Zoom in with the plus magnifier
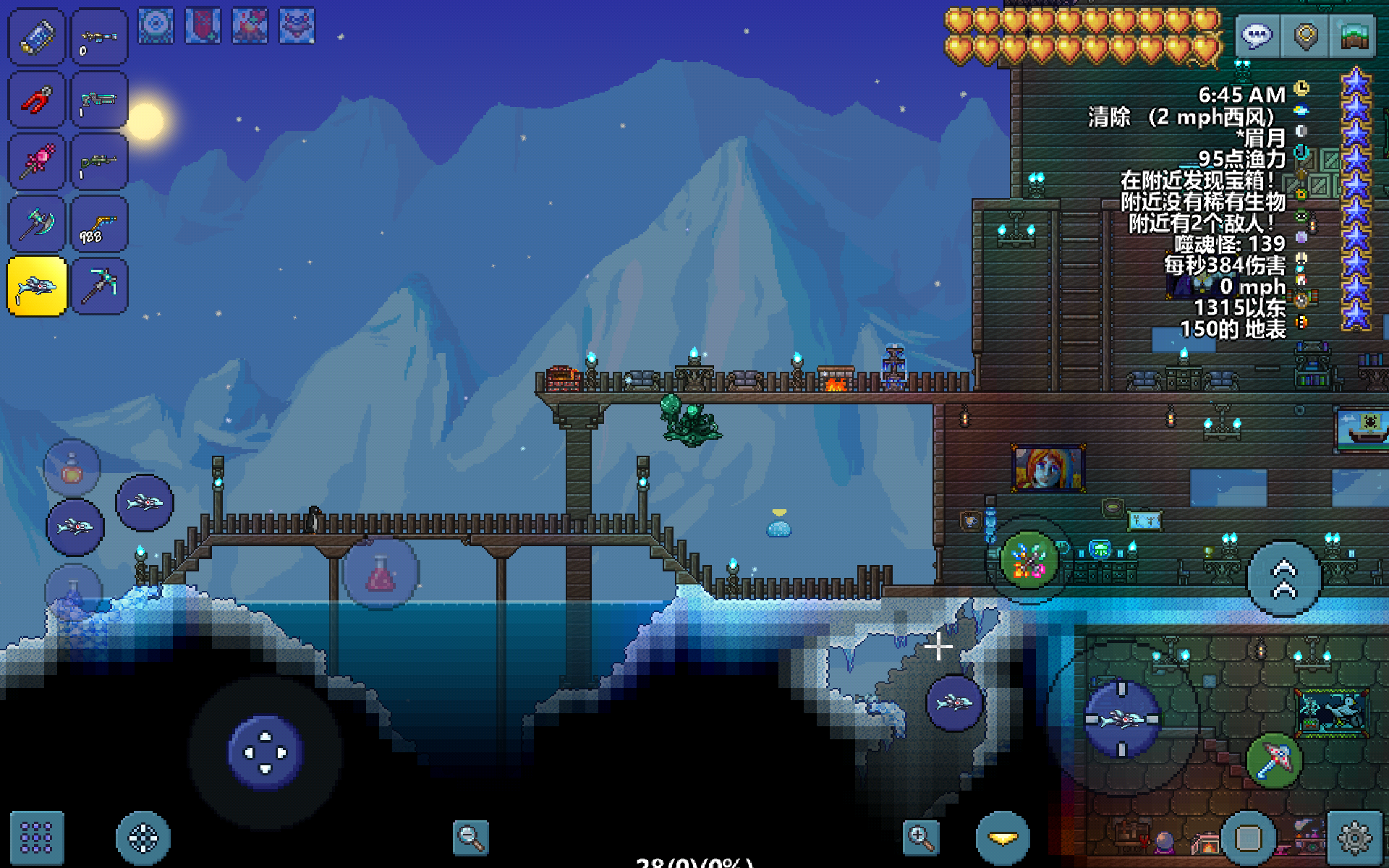1389x868 pixels. click(x=920, y=838)
